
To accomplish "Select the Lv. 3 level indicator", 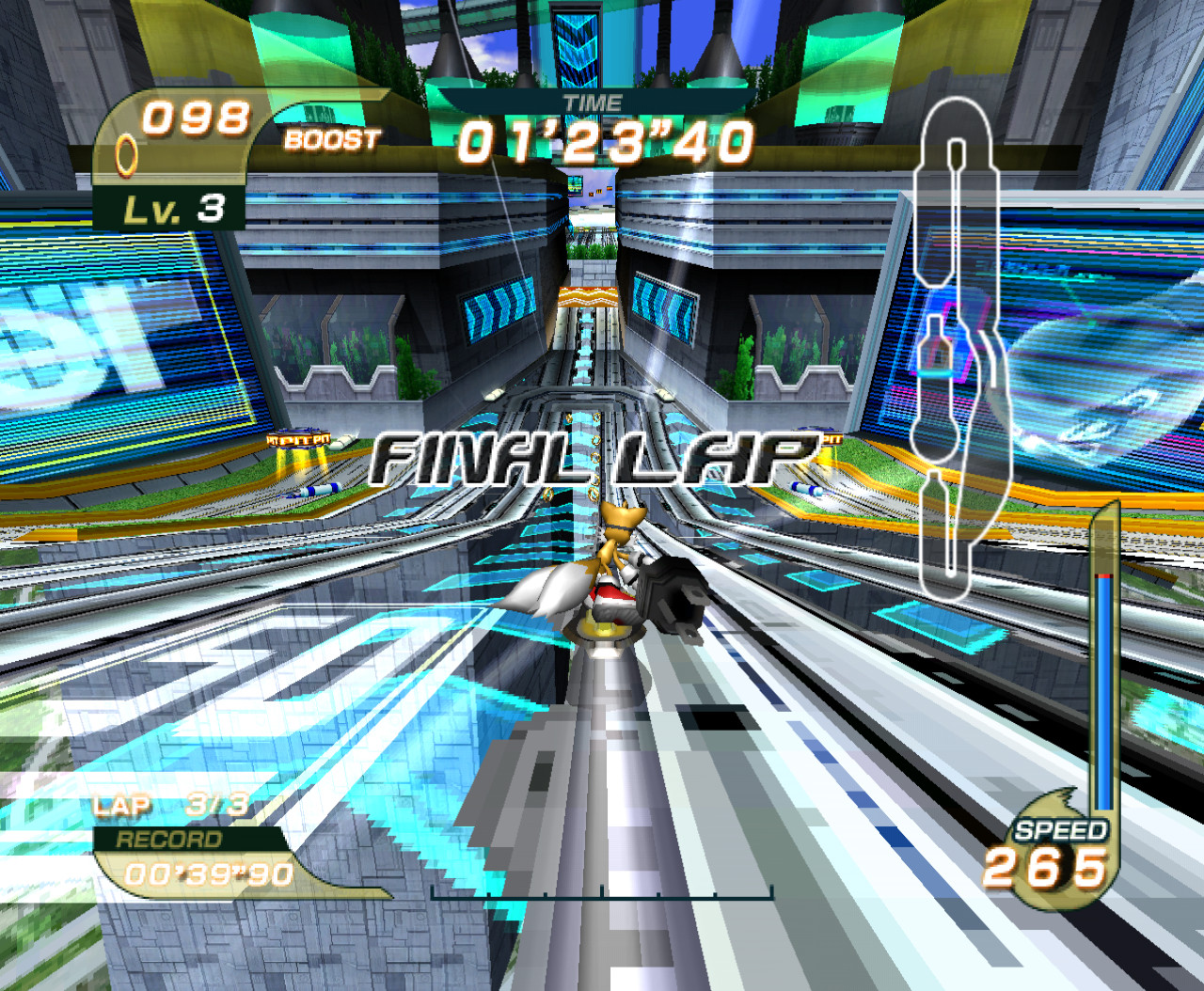I will pyautogui.click(x=174, y=210).
